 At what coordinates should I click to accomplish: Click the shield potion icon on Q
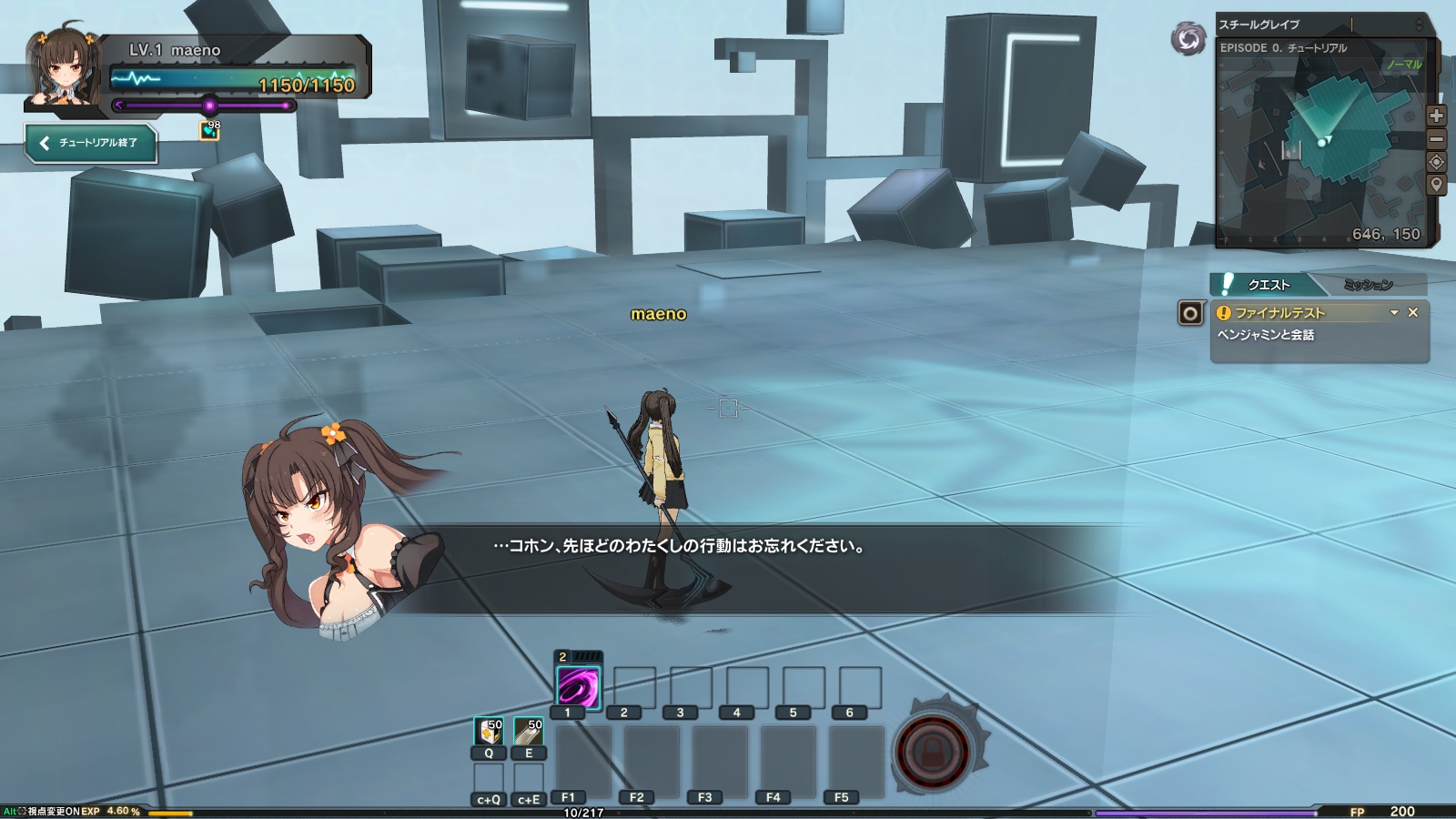pos(488,733)
